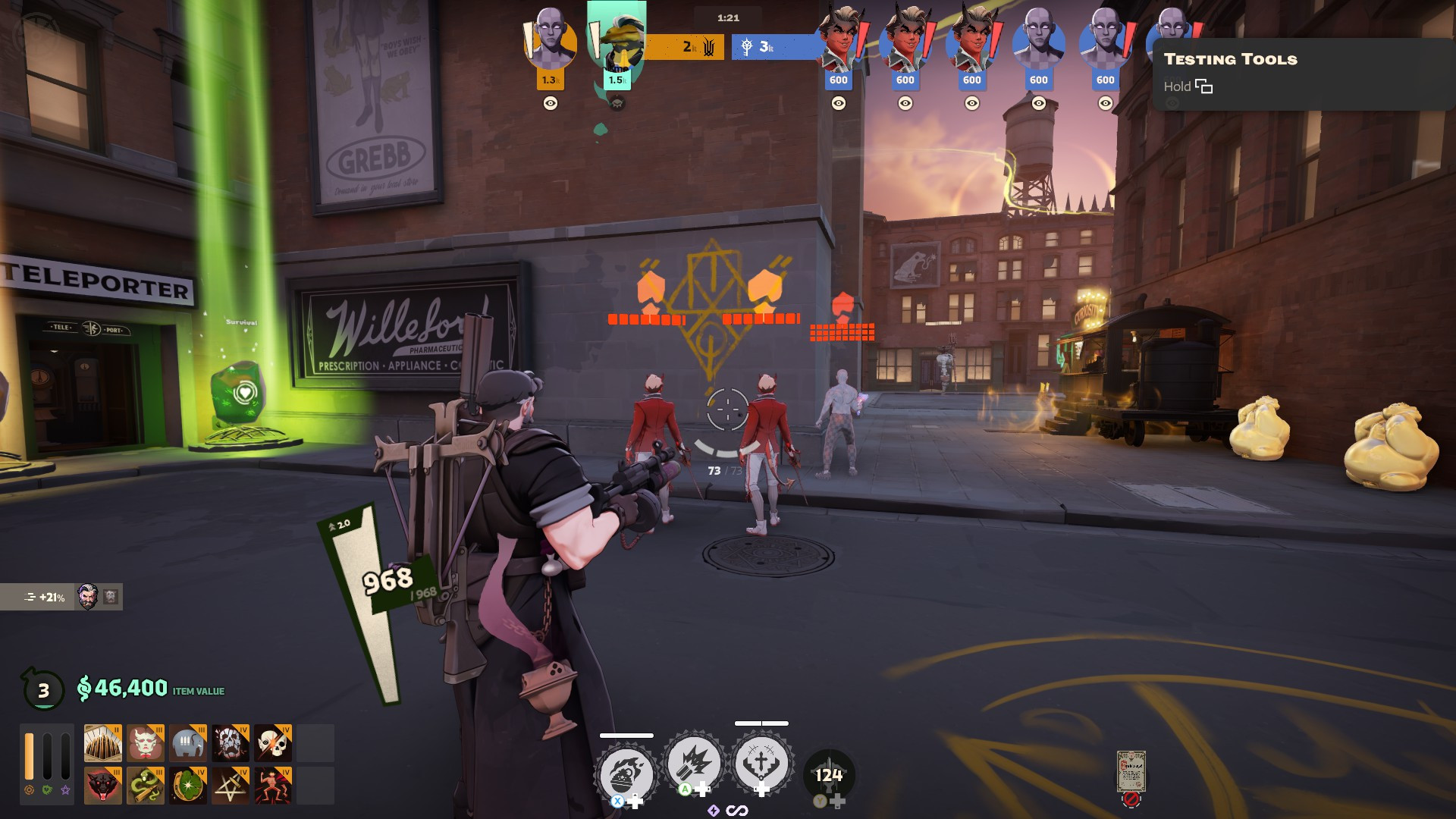Viewport: 1456px width, 819px height.
Task: Pick the split vampire-skull face item
Action: pyautogui.click(x=273, y=743)
